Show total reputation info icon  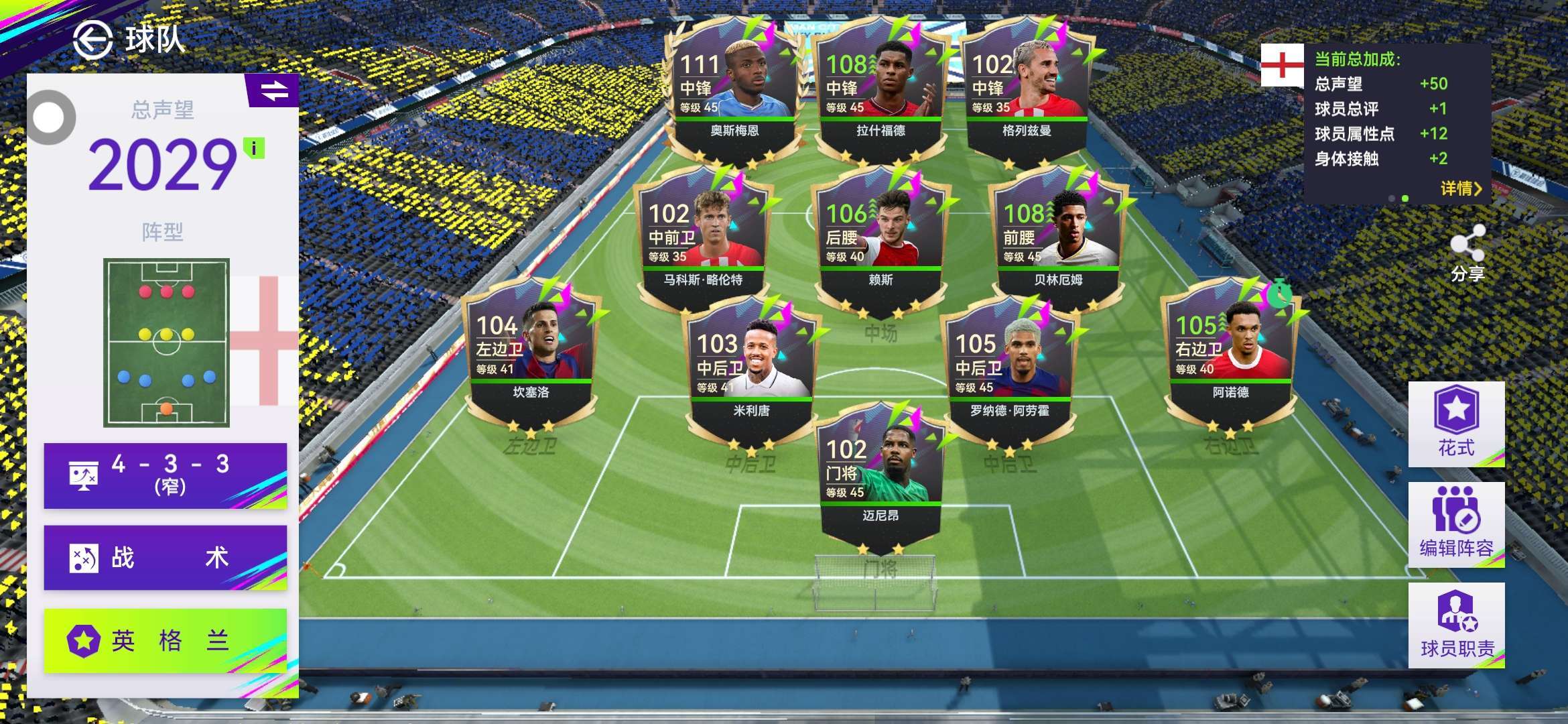pos(254,148)
